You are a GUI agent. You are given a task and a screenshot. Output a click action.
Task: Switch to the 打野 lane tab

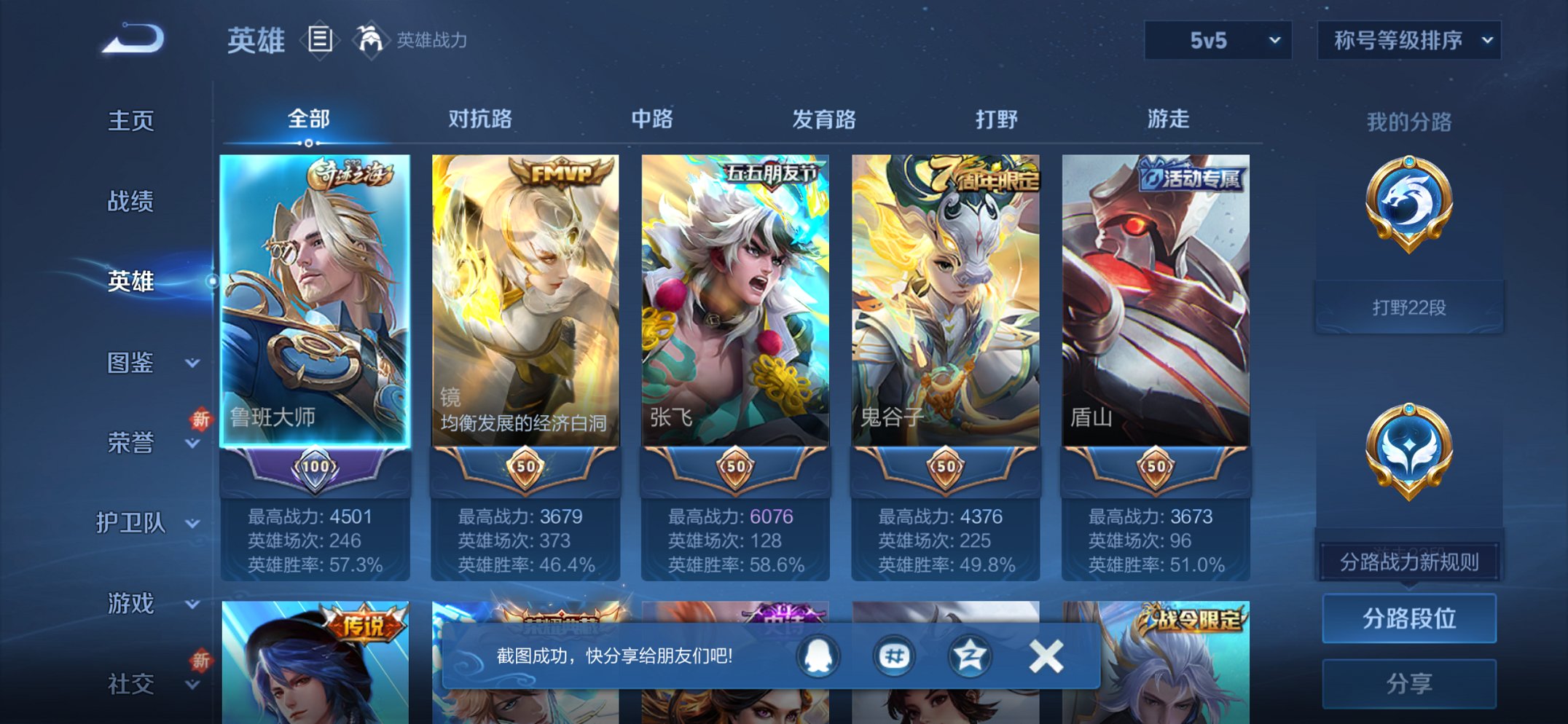click(x=995, y=120)
